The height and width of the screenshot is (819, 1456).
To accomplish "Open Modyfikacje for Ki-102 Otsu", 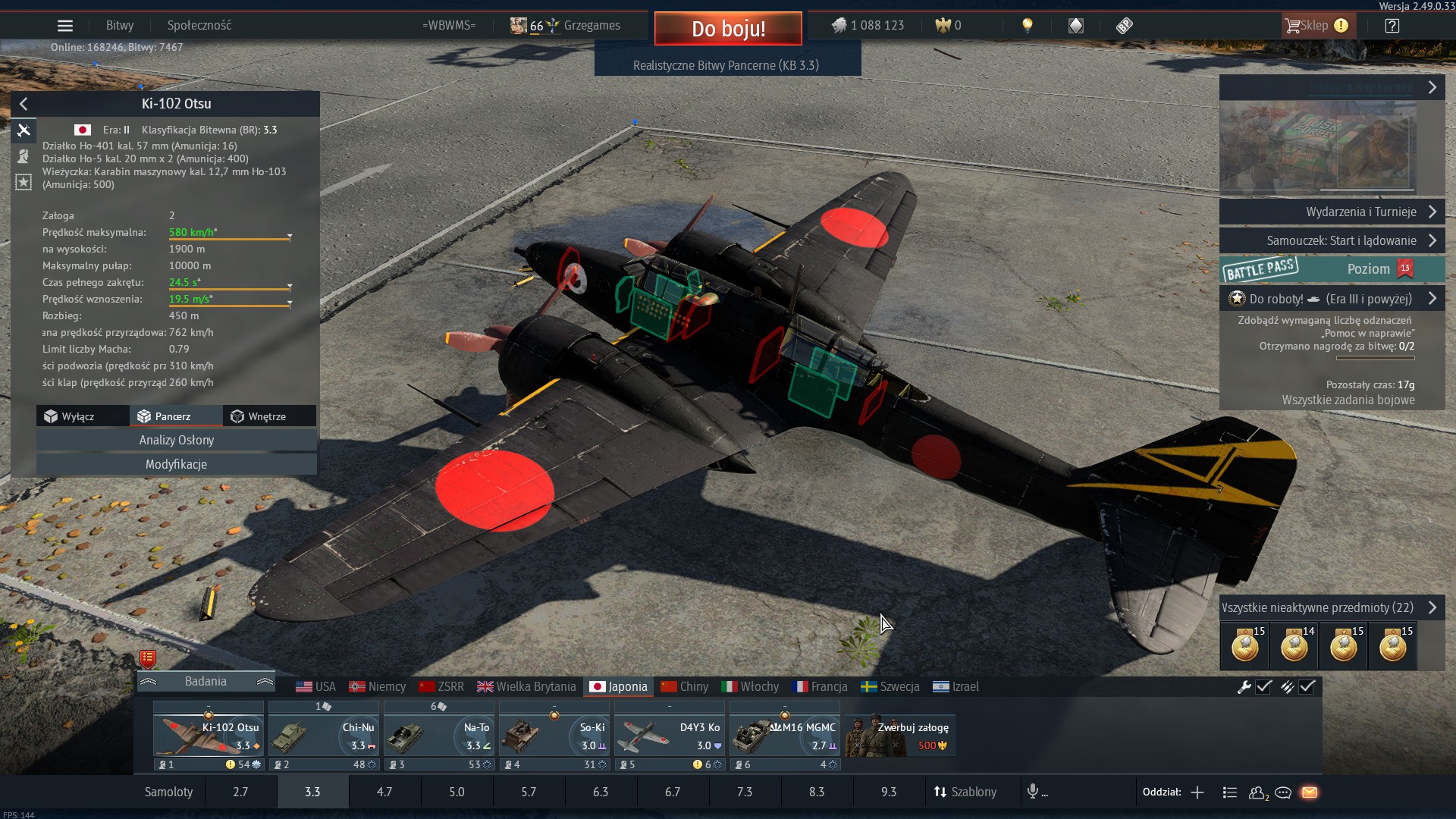I will click(177, 464).
